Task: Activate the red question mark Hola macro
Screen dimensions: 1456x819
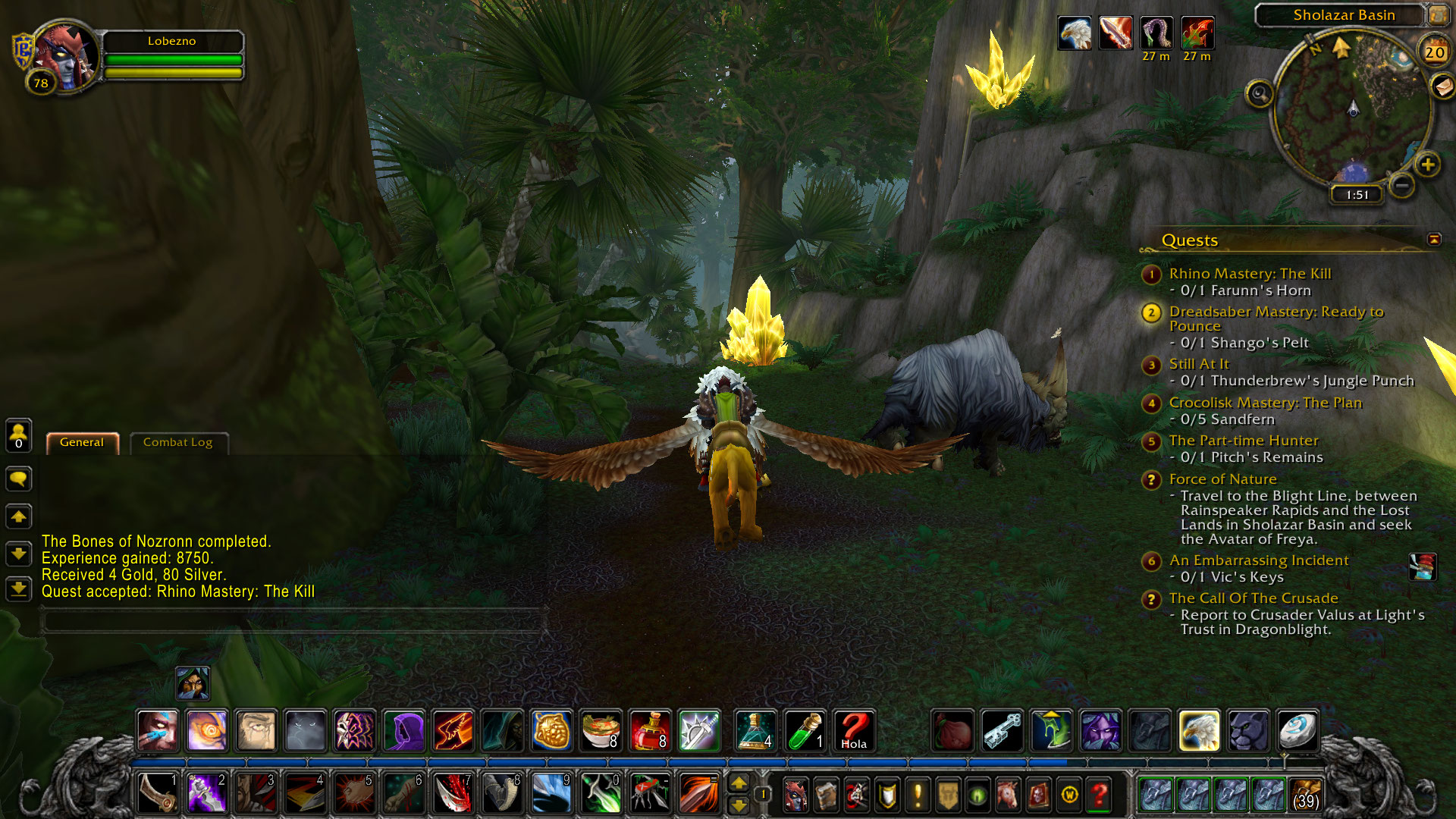Action: pyautogui.click(x=854, y=731)
